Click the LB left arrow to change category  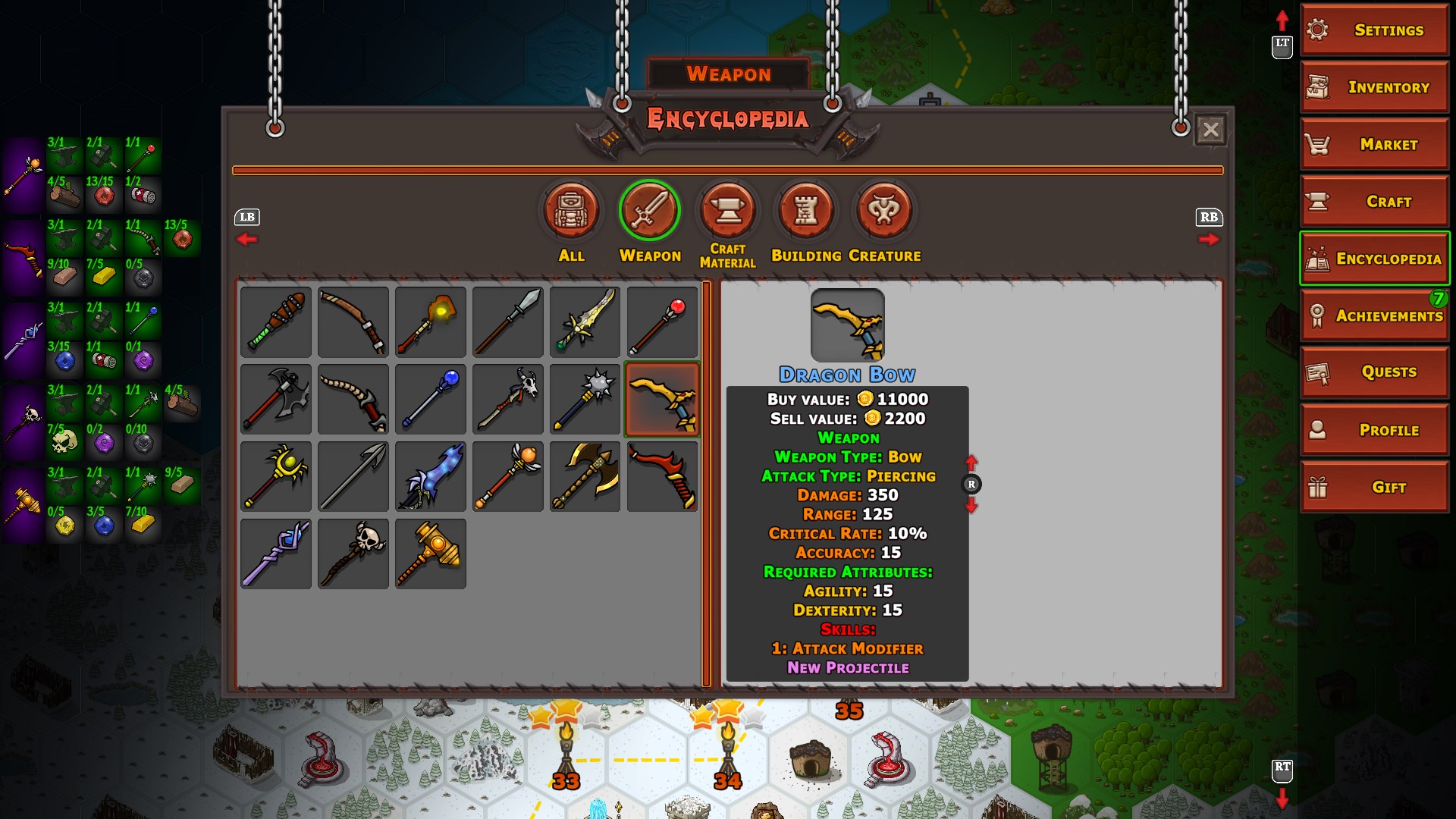[x=246, y=239]
